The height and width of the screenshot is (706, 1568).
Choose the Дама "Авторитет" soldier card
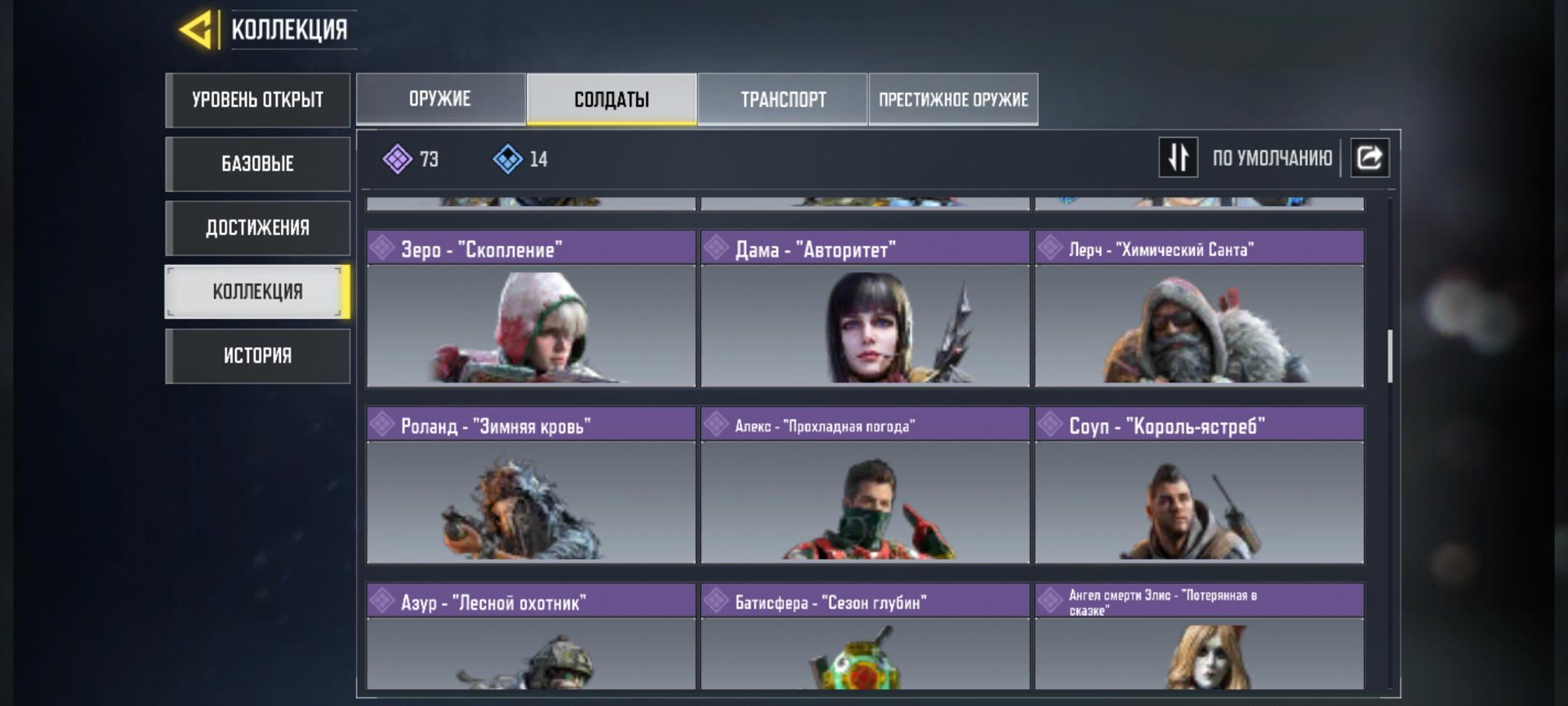[x=865, y=311]
